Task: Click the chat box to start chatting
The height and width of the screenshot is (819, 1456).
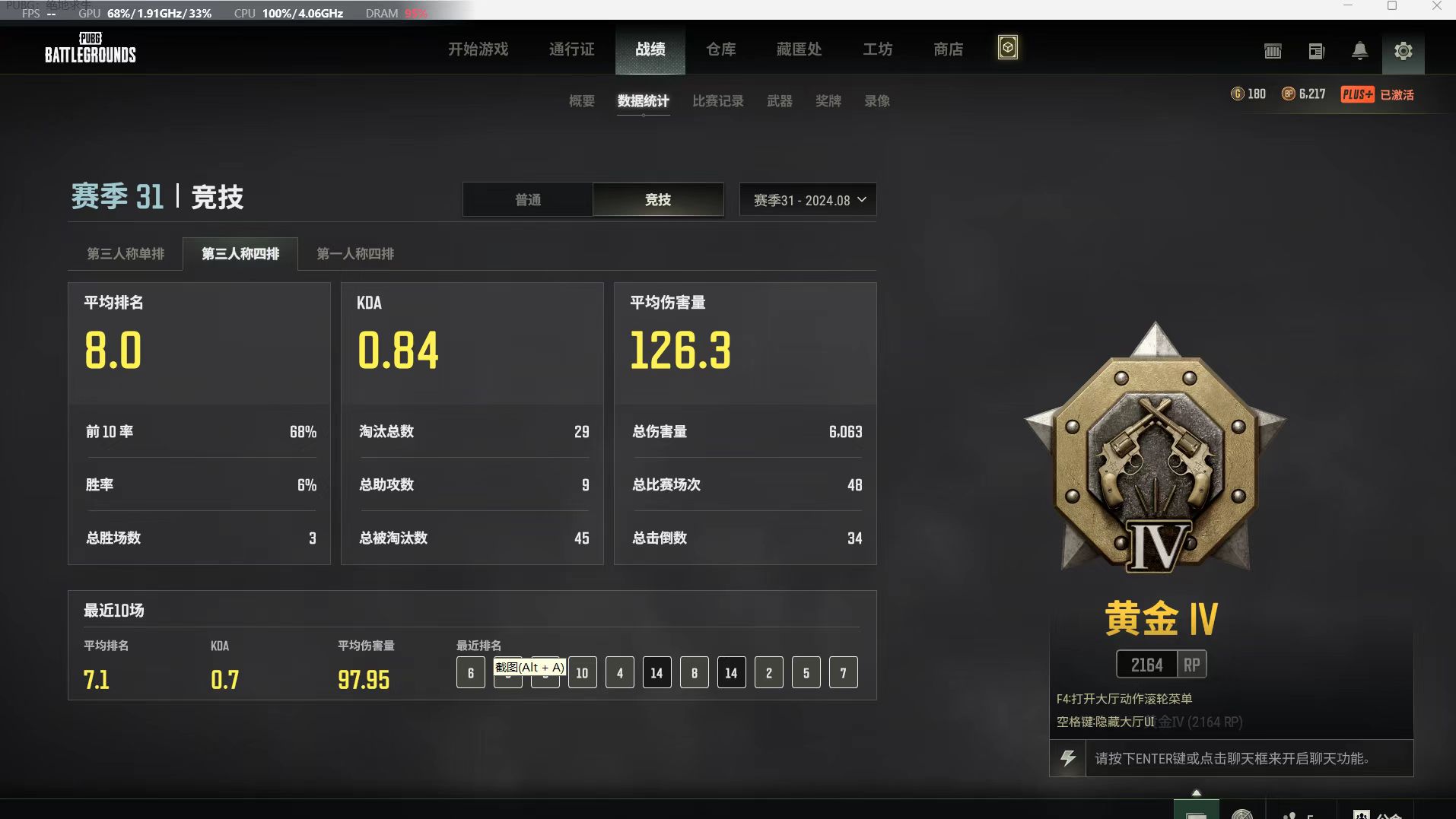Action: pyautogui.click(x=1248, y=758)
